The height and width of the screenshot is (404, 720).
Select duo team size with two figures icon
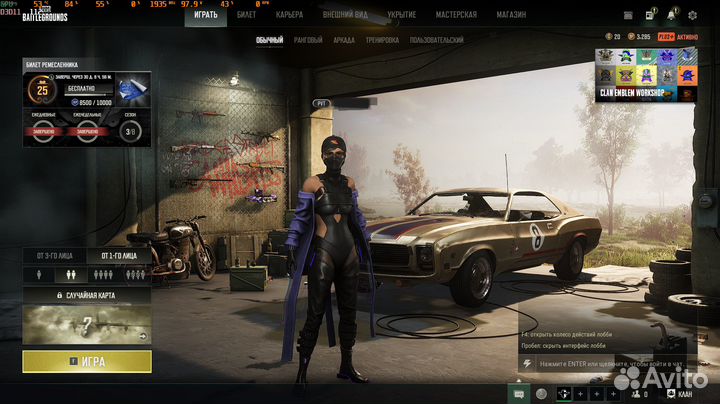[x=72, y=273]
